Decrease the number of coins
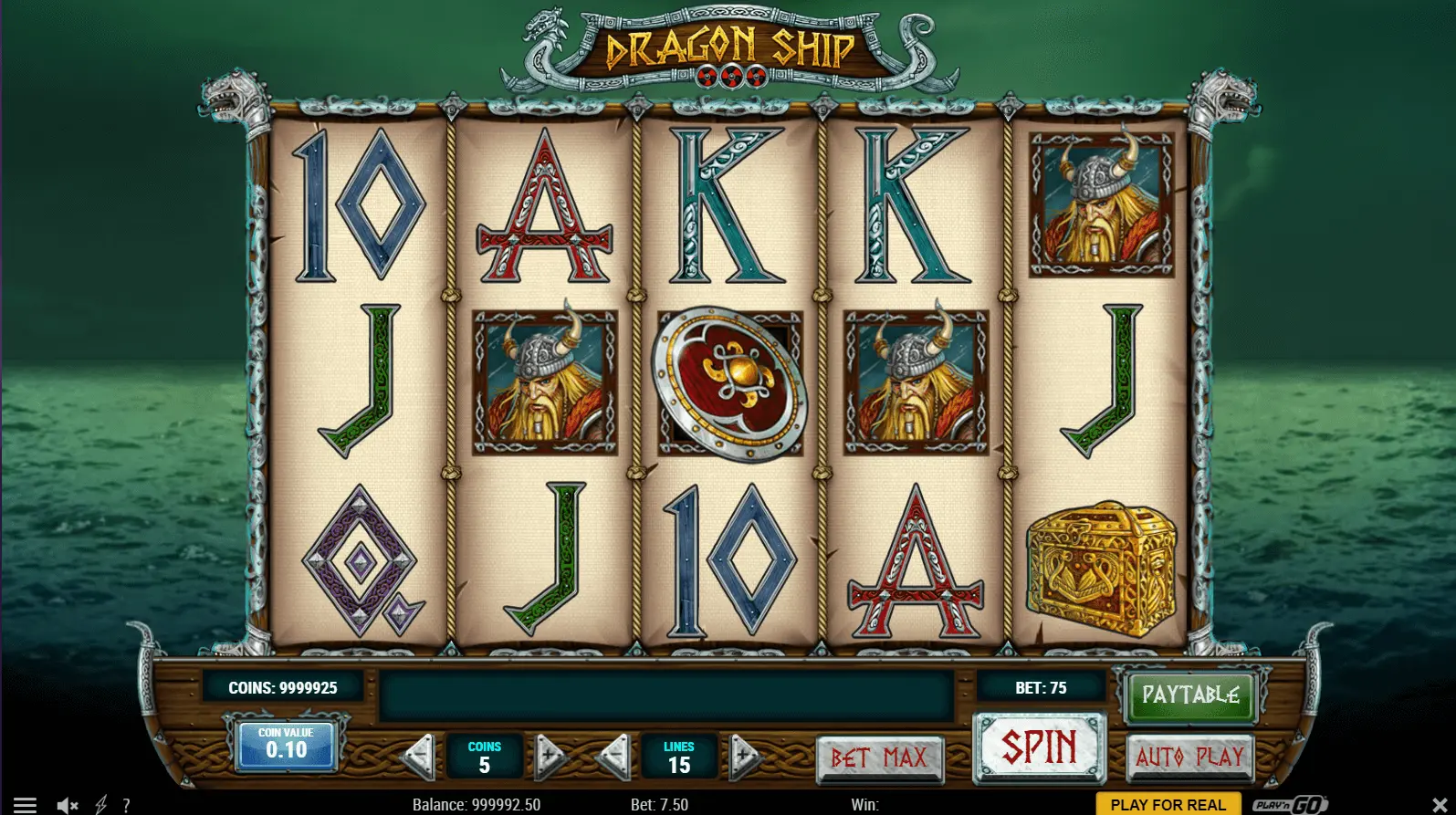This screenshot has height=815, width=1456. pos(419,755)
